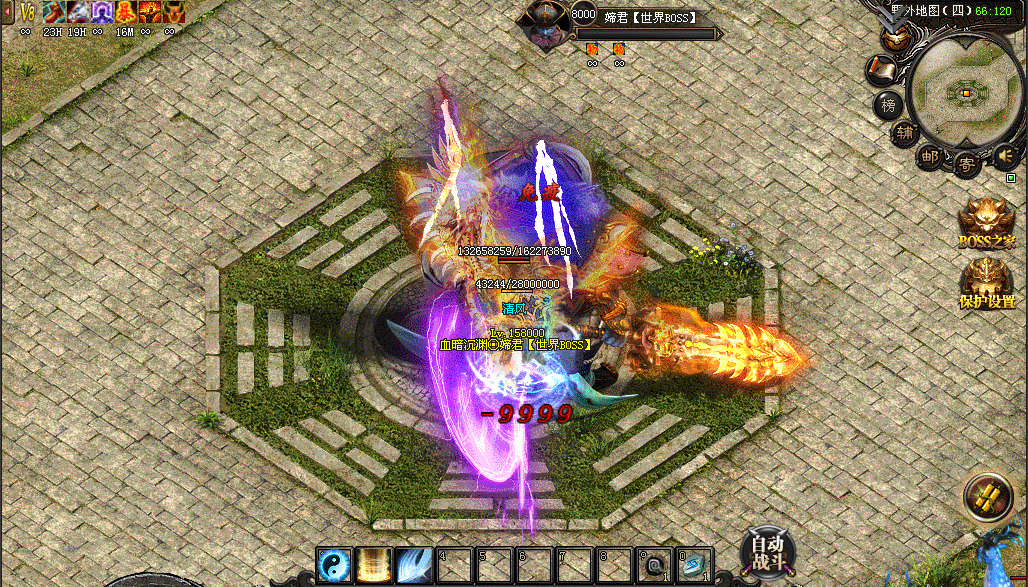Use the grey spiral stone in slot 9
The width and height of the screenshot is (1028, 587).
click(x=653, y=565)
